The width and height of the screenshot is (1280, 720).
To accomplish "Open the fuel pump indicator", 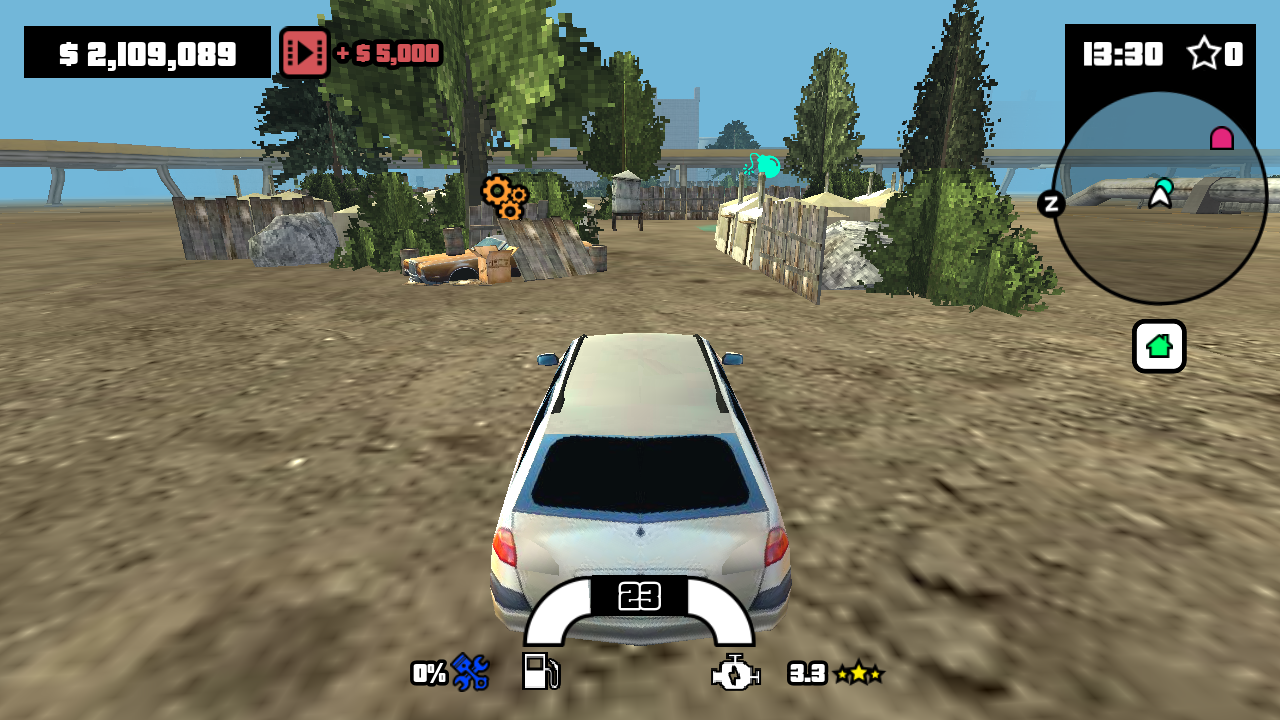I will coord(539,673).
